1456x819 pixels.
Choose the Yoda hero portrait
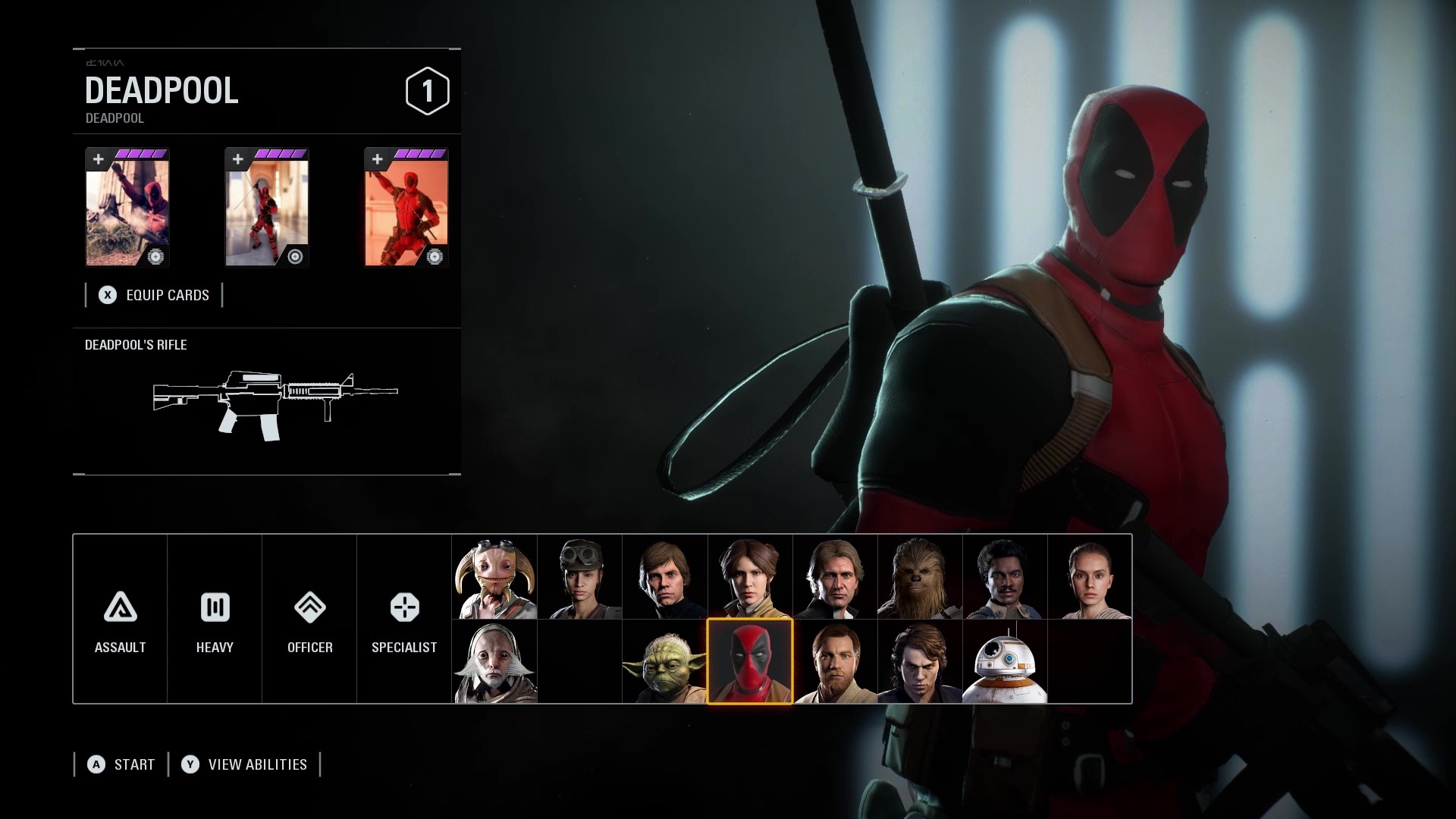tap(664, 663)
